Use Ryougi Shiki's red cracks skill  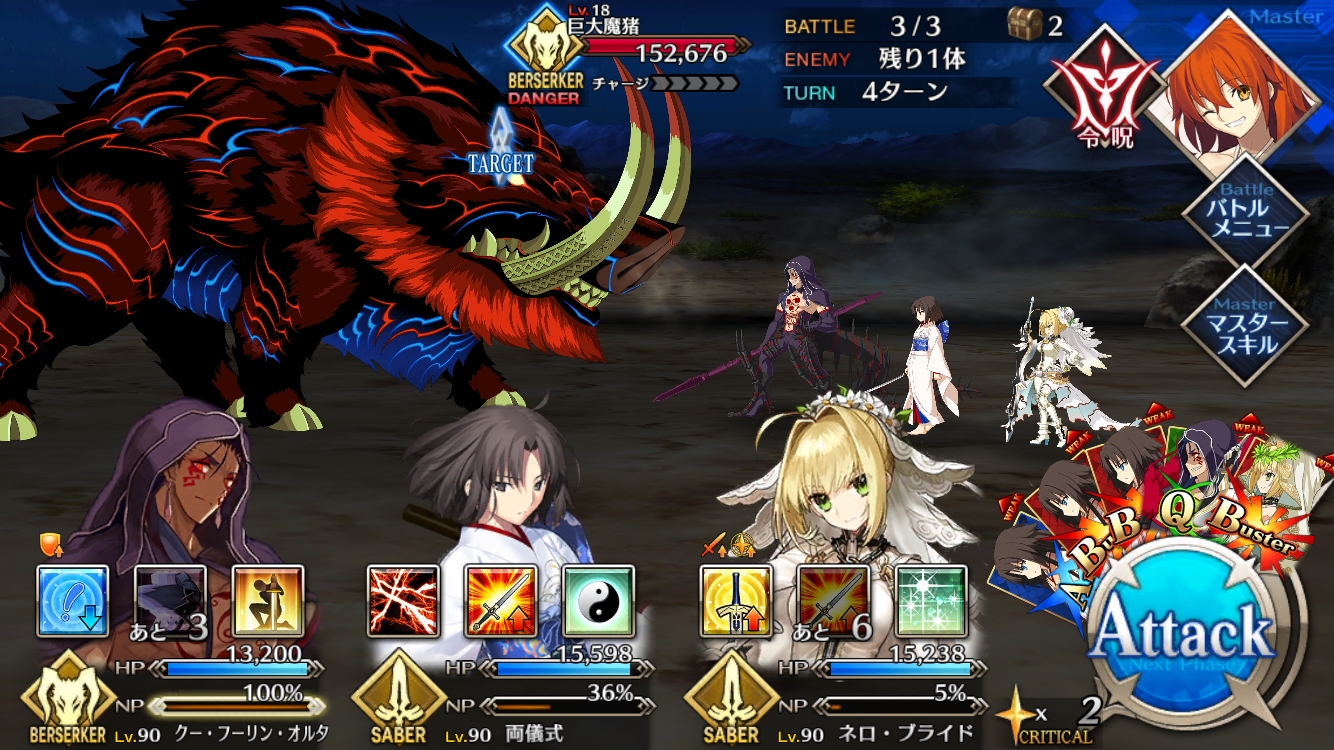point(403,601)
